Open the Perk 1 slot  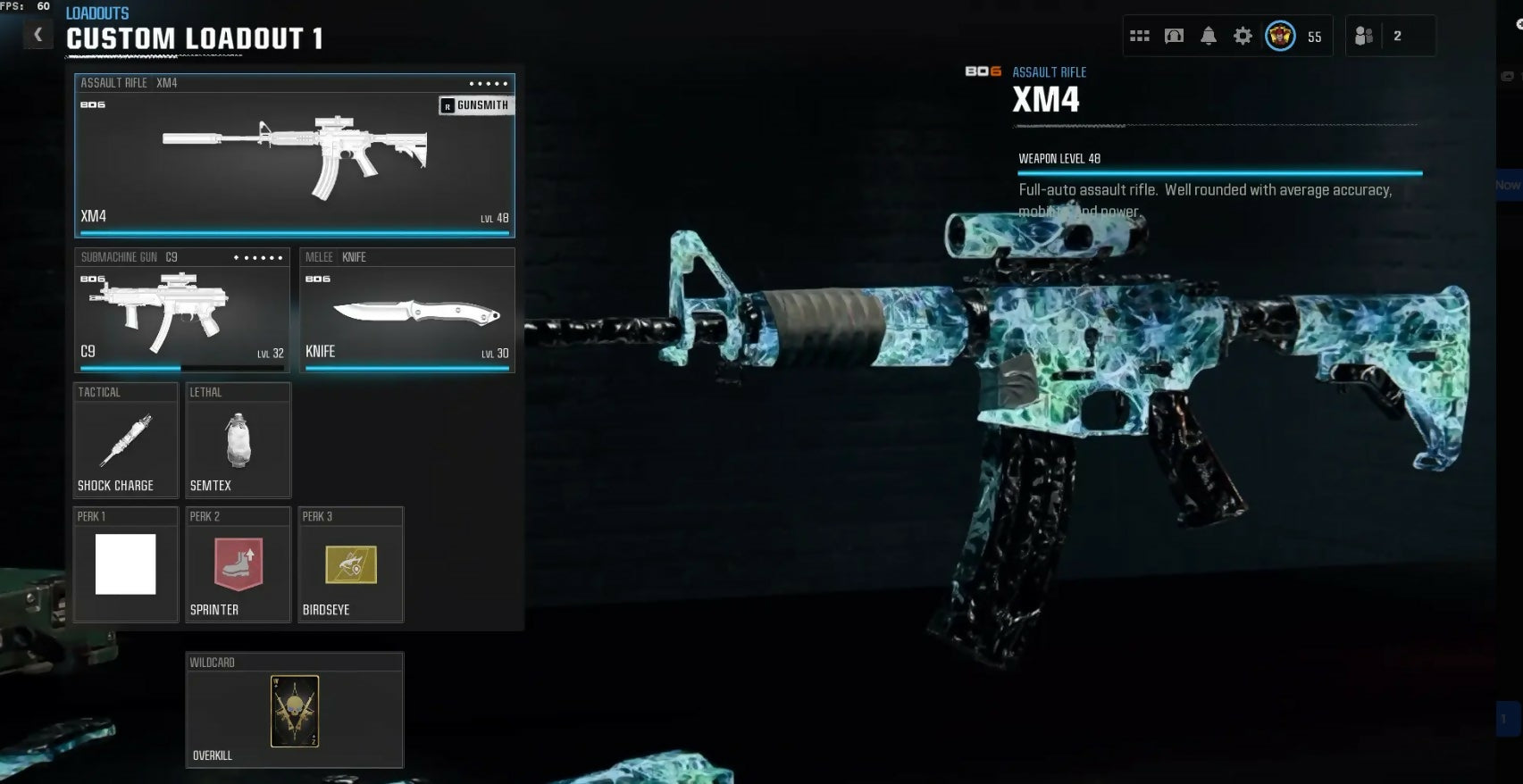pyautogui.click(x=126, y=564)
